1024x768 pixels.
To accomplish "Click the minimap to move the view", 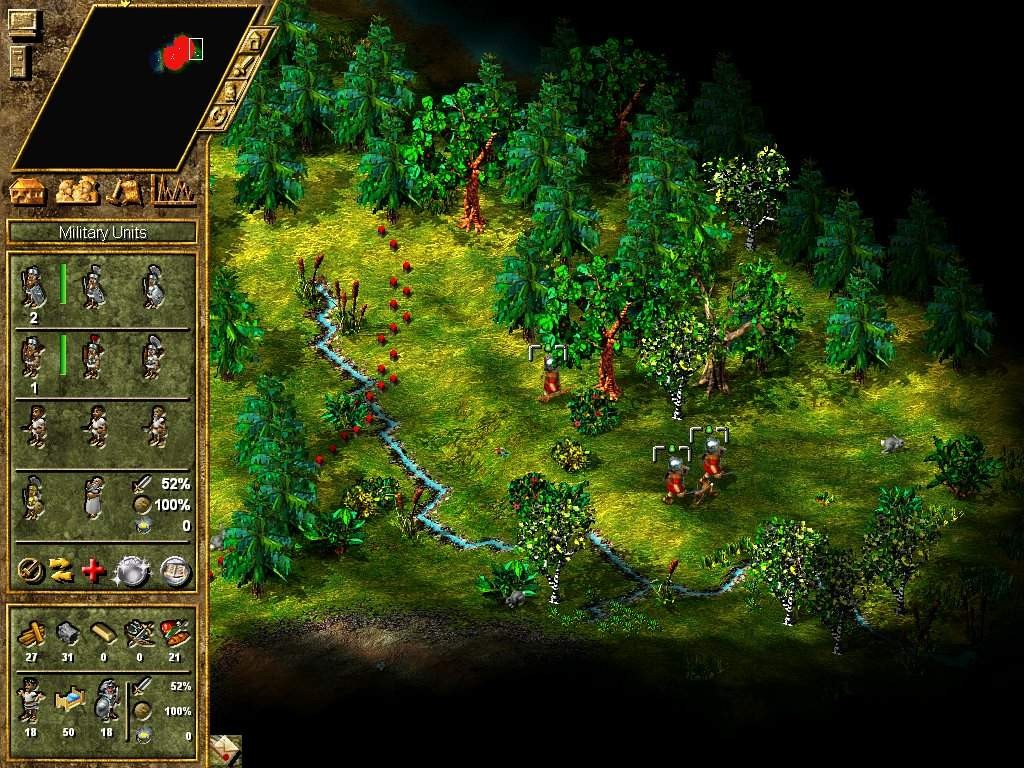I will [x=140, y=90].
